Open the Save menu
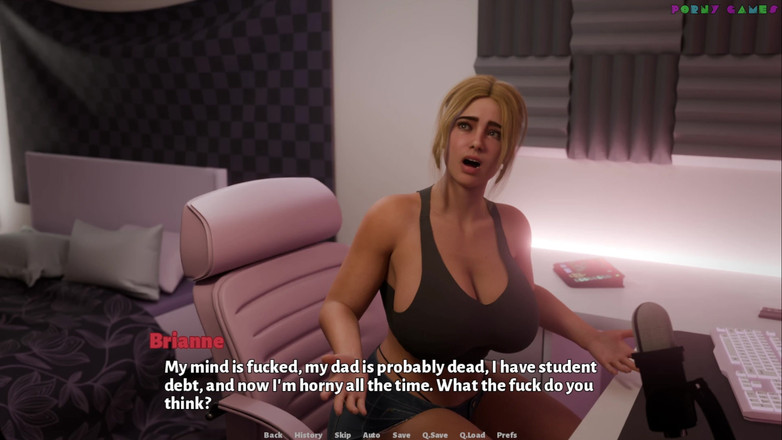This screenshot has width=782, height=440. [x=401, y=435]
